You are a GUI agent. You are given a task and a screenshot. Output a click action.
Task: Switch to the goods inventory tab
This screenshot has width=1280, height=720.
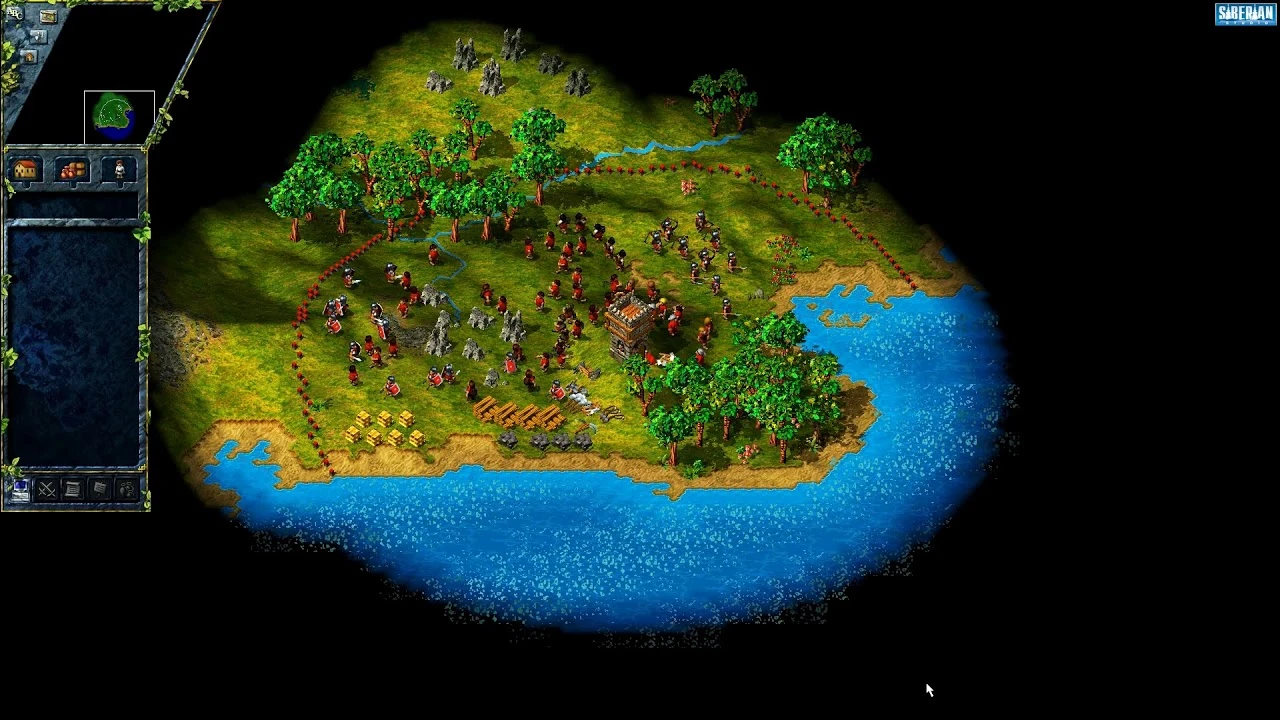[72, 168]
